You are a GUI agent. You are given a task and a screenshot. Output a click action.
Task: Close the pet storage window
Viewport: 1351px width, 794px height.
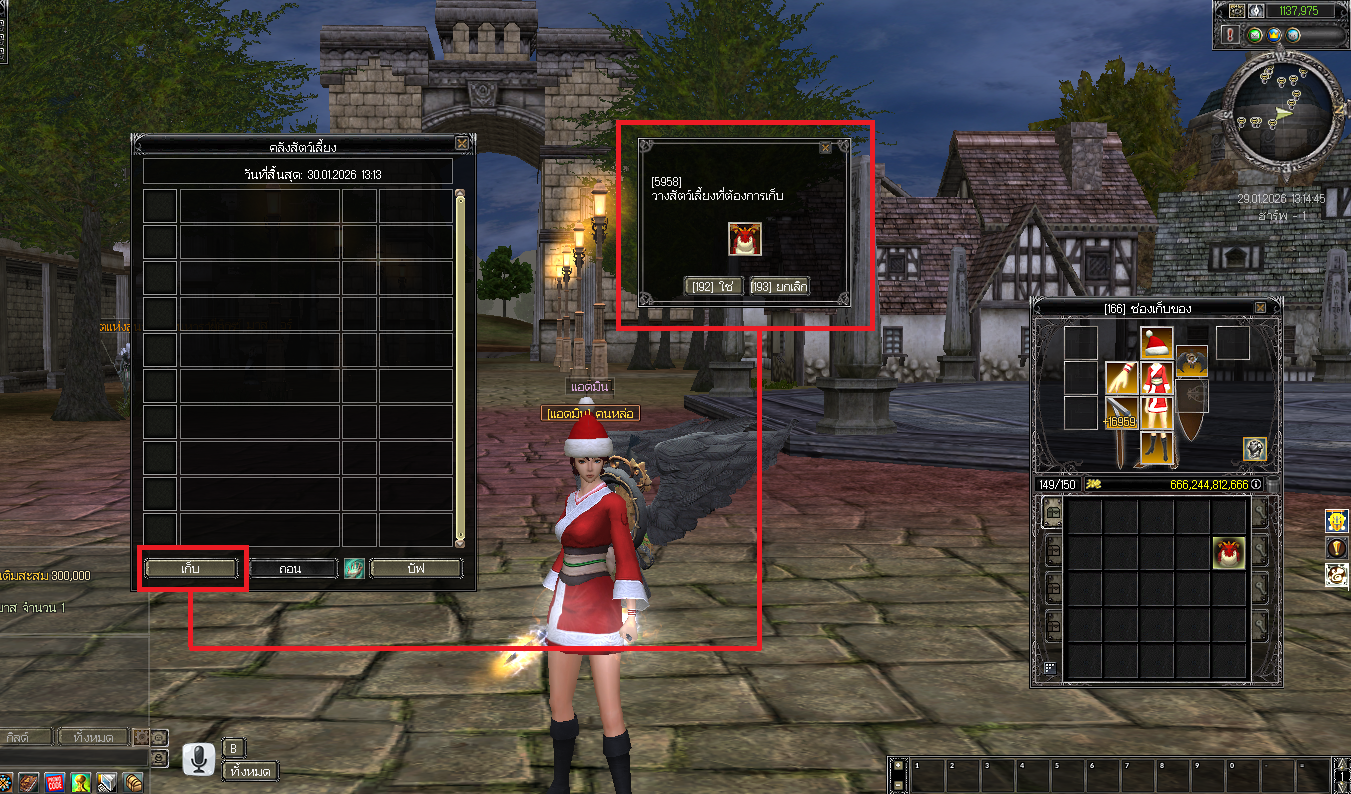point(461,143)
